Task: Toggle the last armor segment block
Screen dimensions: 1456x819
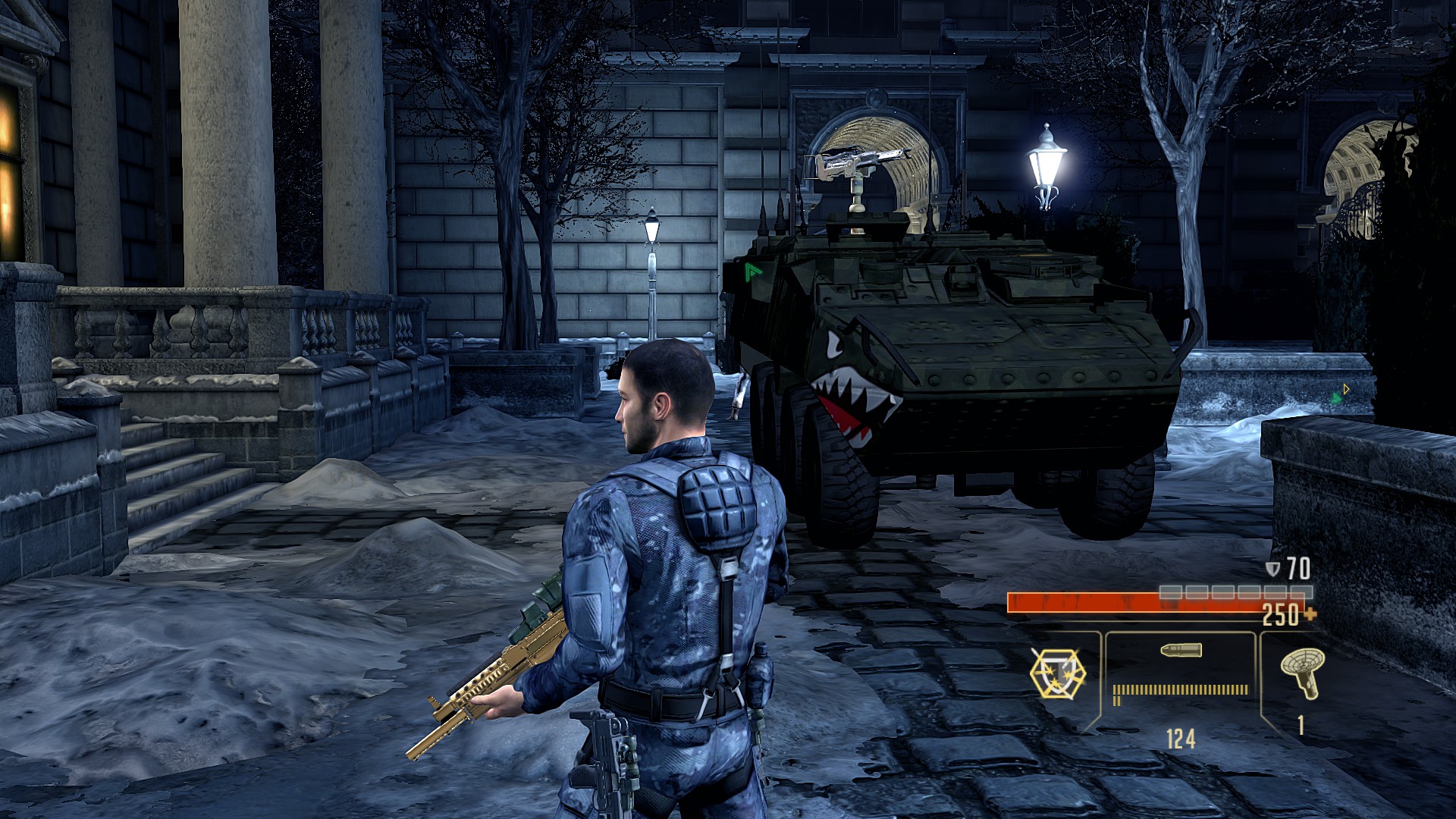Action: tap(1301, 591)
